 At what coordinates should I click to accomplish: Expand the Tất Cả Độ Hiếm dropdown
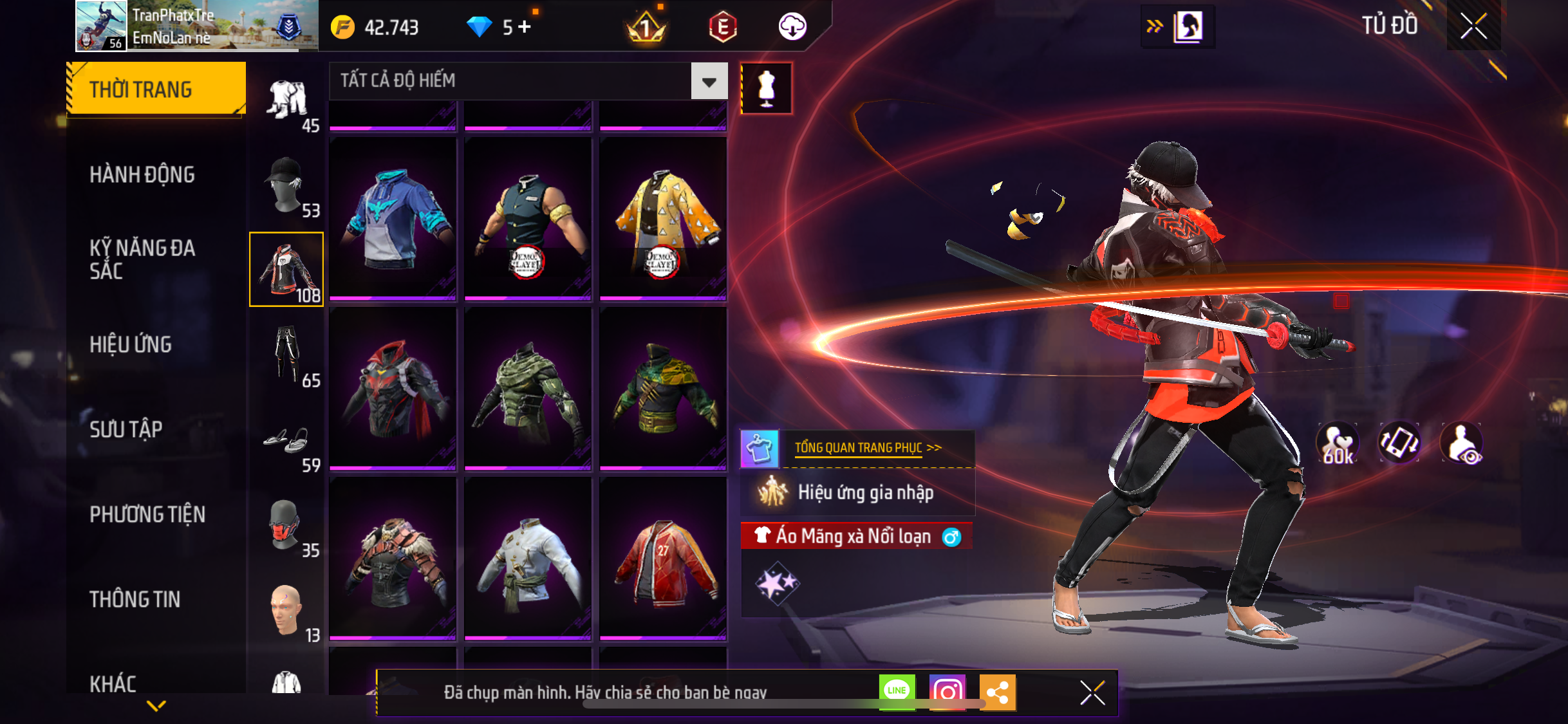point(709,81)
